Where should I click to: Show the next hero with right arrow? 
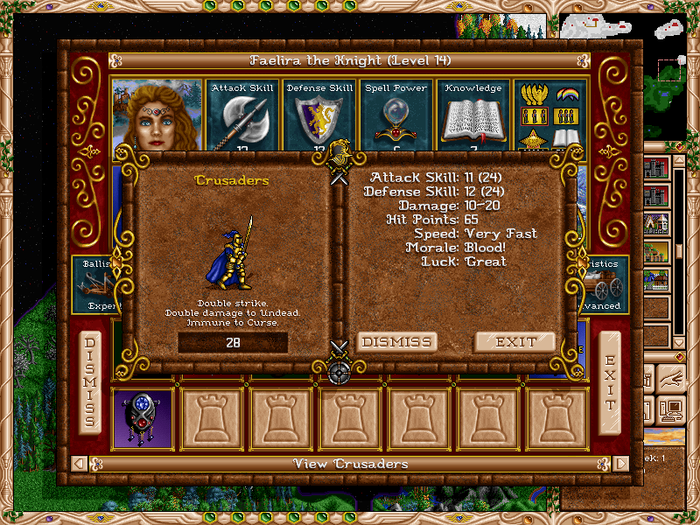click(x=621, y=464)
